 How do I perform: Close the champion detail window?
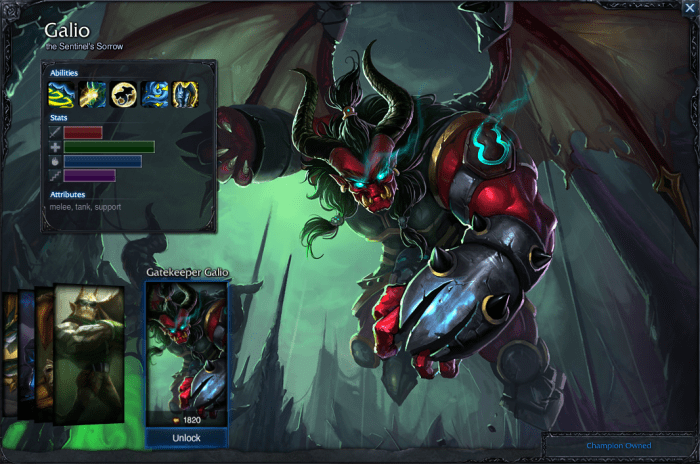tap(688, 7)
